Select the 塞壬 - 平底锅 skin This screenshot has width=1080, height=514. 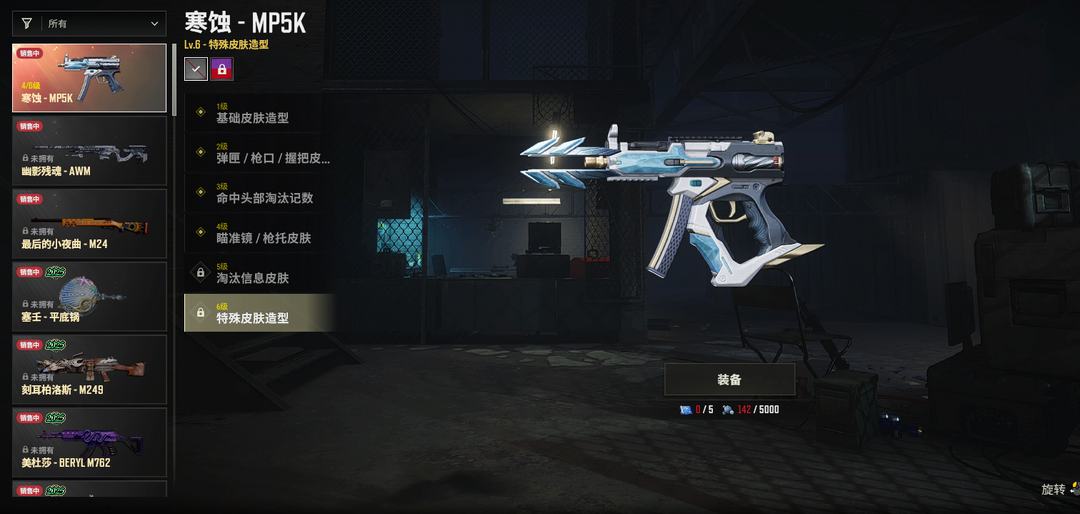click(89, 297)
